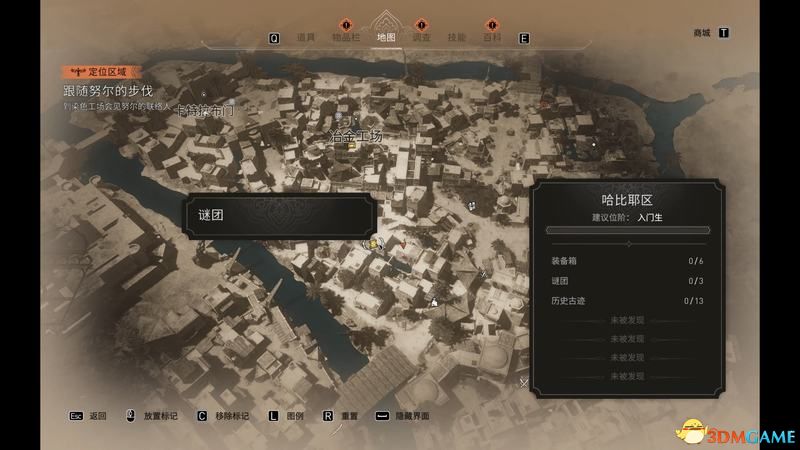This screenshot has height=450, width=800.
Task: Select the yellow 谜团 enigma map marker
Action: pyautogui.click(x=372, y=243)
